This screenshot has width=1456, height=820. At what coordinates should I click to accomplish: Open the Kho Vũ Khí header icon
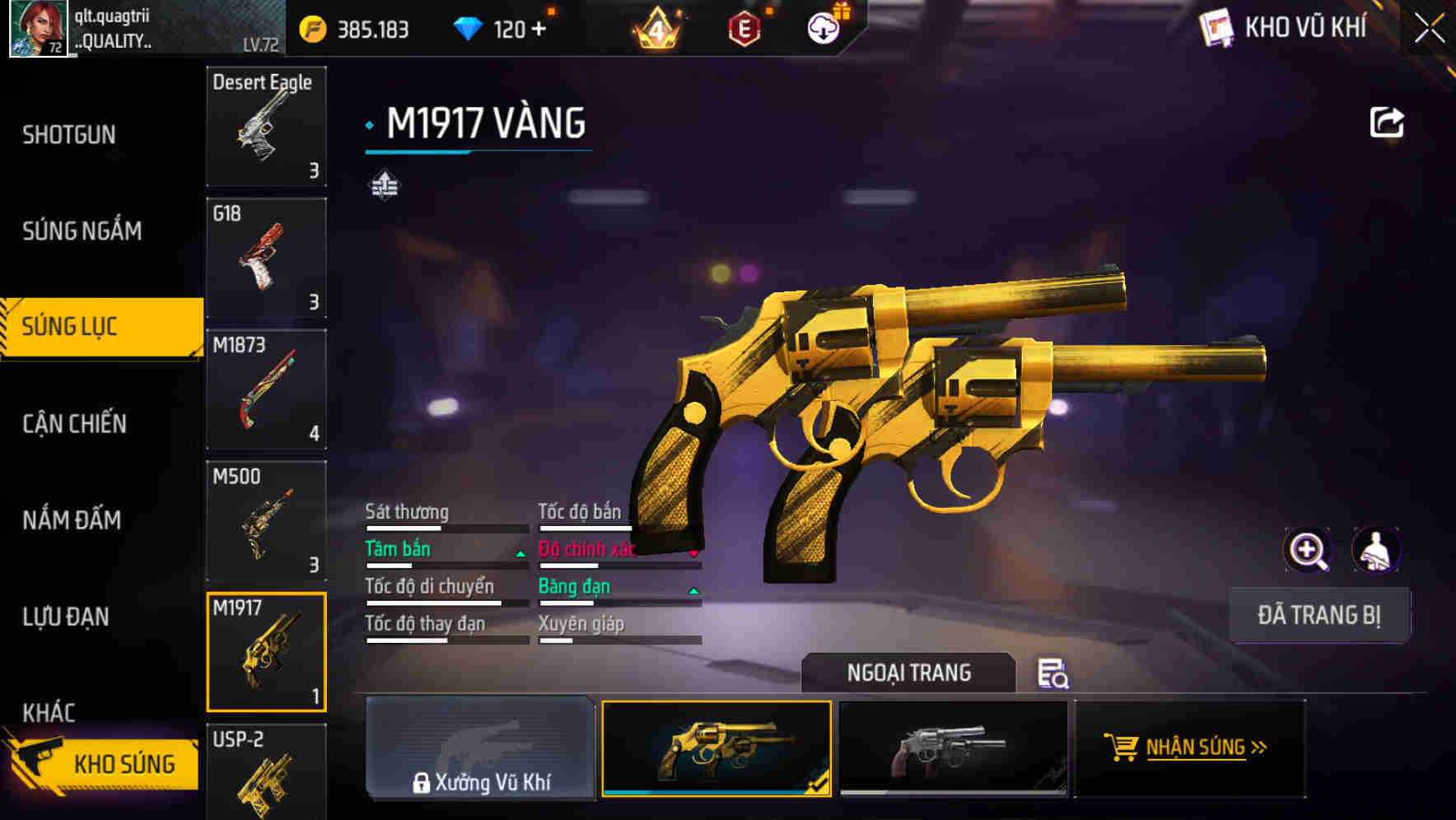1216,26
